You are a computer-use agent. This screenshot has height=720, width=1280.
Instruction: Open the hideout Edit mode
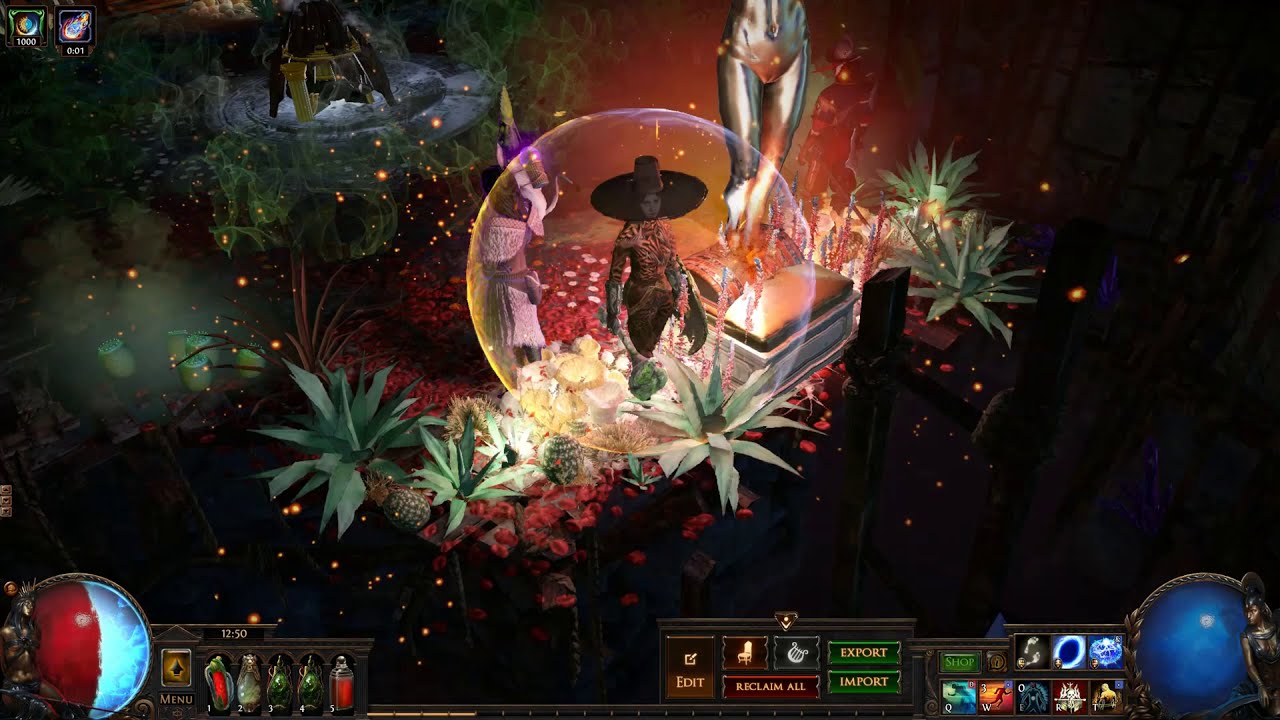coord(690,668)
